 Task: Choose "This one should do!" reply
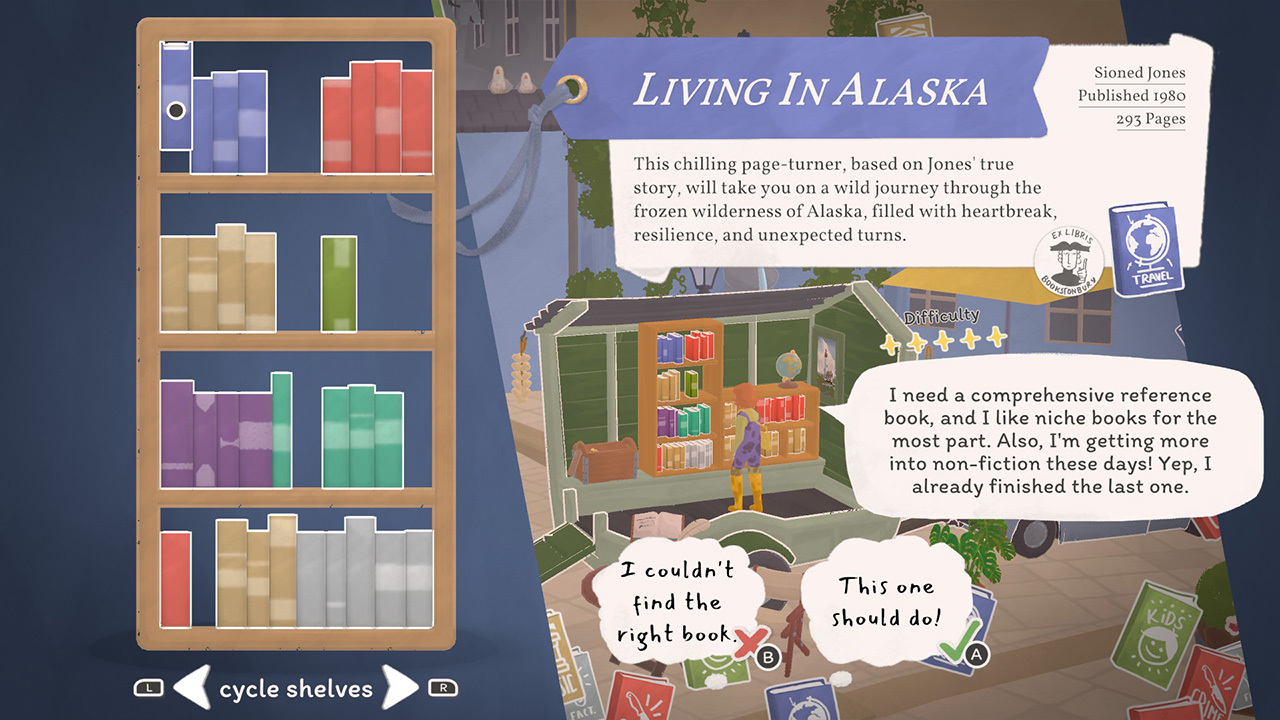point(886,602)
